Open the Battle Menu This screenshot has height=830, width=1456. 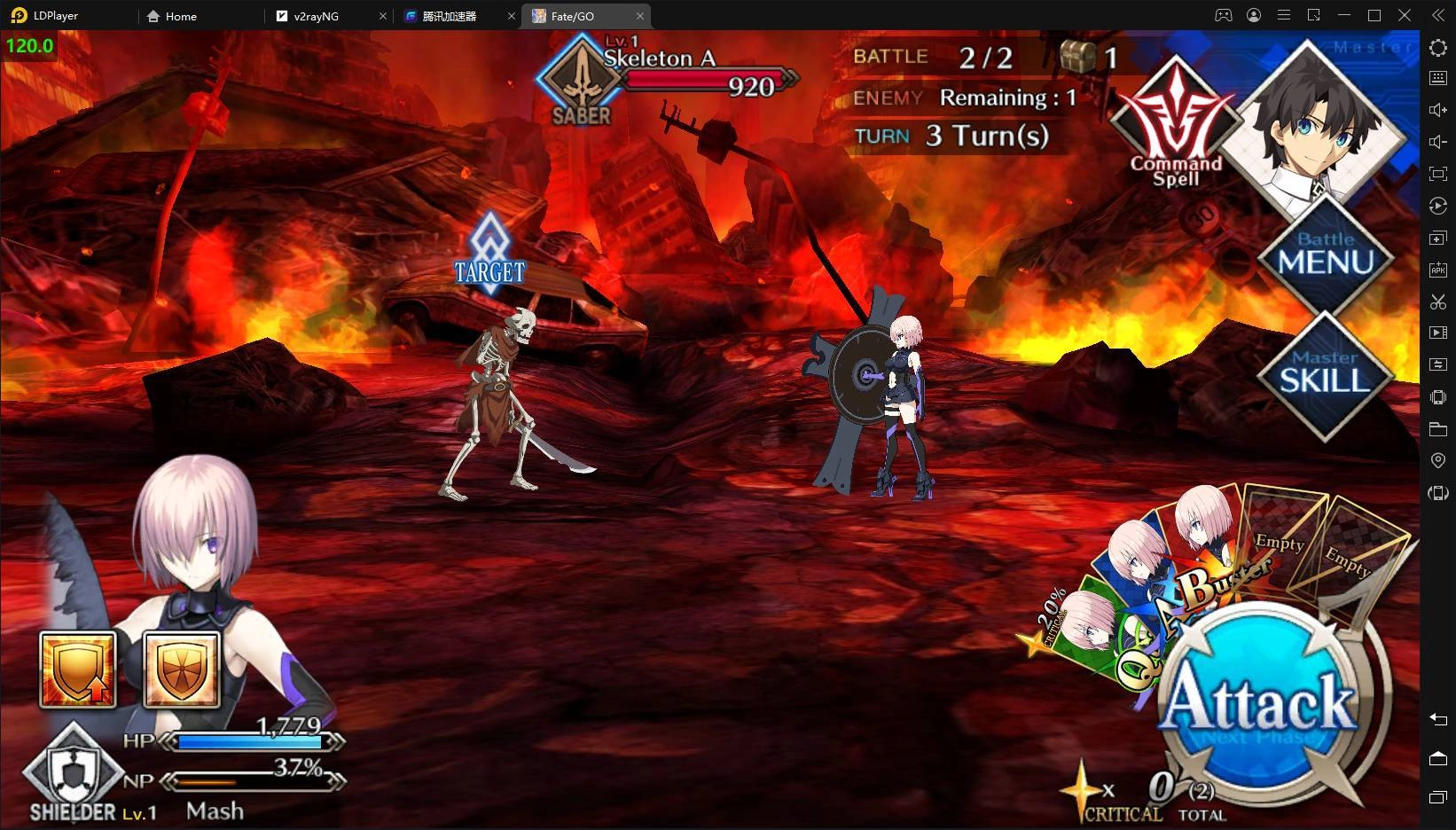[x=1326, y=255]
